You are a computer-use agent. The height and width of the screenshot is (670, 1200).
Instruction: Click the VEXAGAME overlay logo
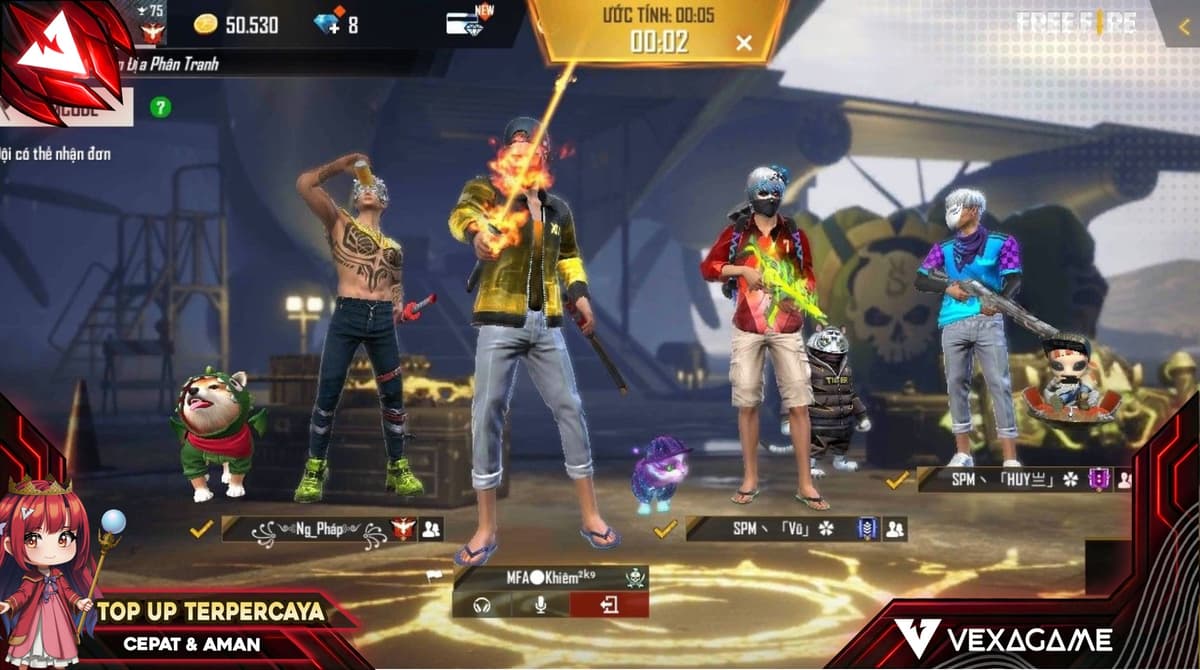point(1002,638)
